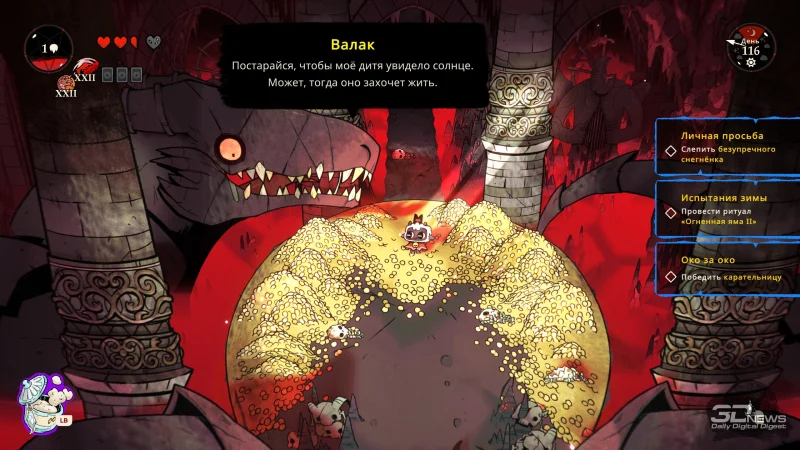Click the day 116 clock indicator
The image size is (800, 450).
(749, 46)
